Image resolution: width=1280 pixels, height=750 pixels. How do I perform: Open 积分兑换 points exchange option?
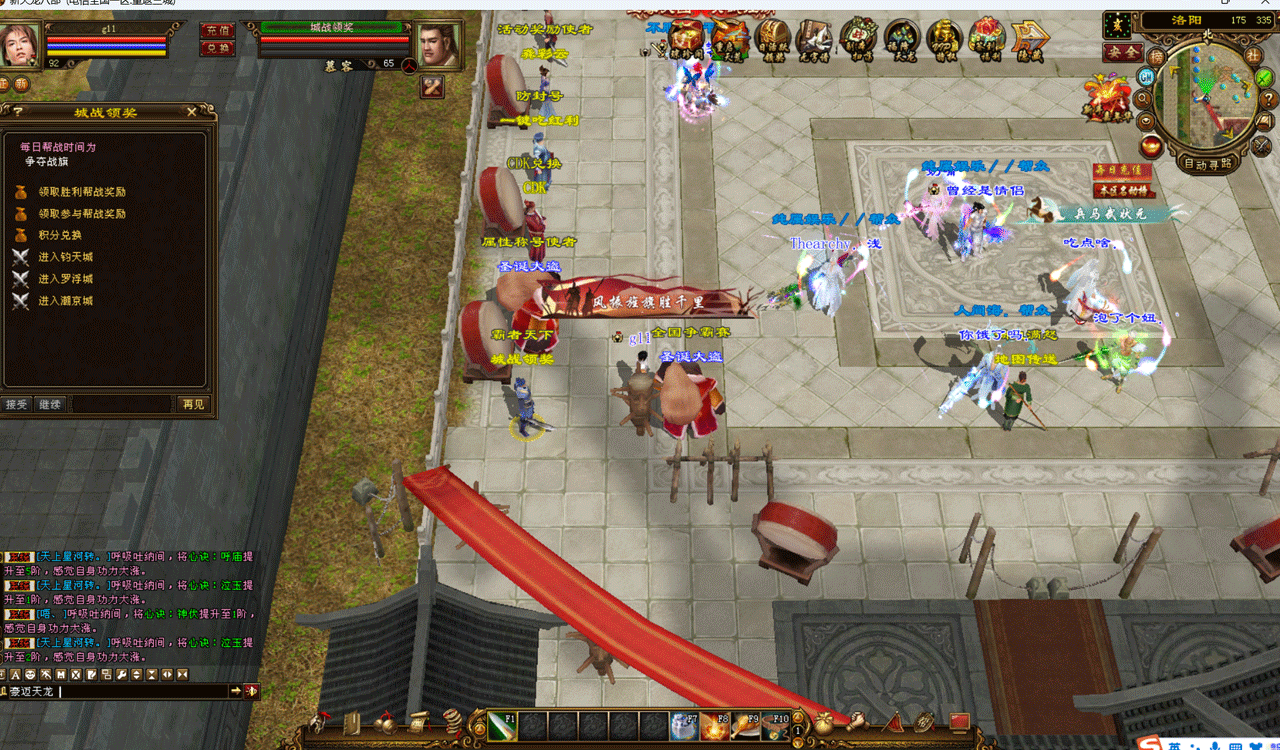[60, 235]
